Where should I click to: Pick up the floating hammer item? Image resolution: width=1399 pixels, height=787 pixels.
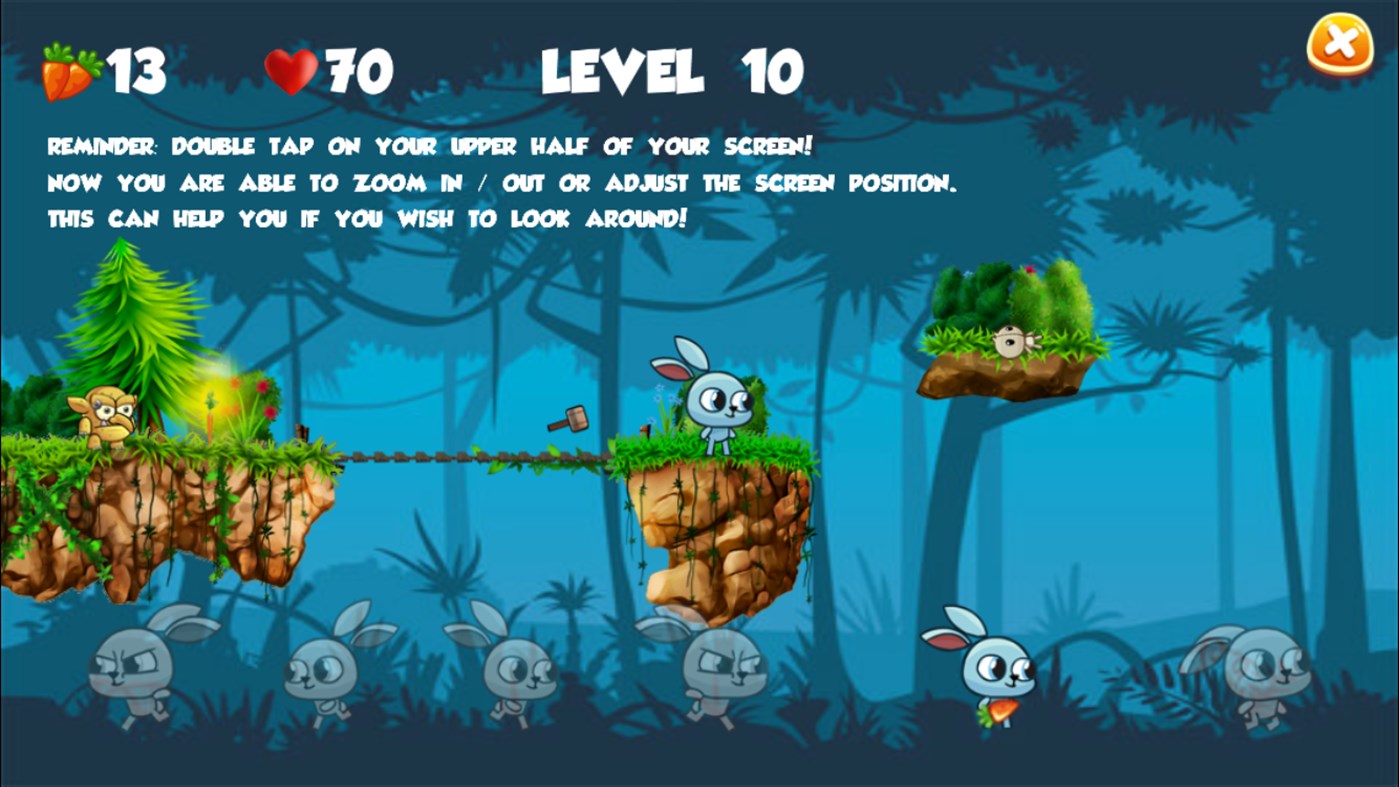point(569,419)
